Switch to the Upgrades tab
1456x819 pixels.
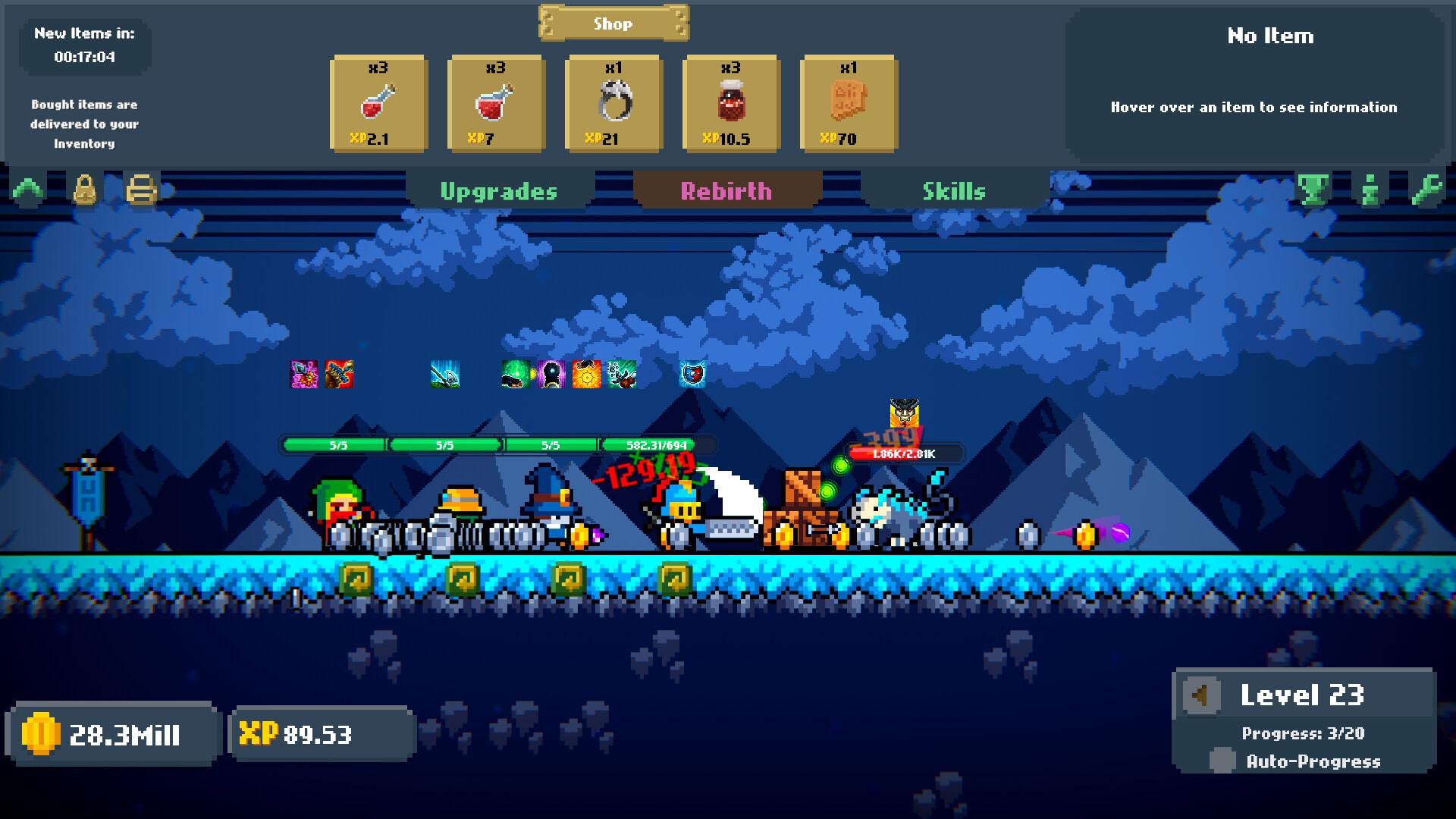pos(499,191)
